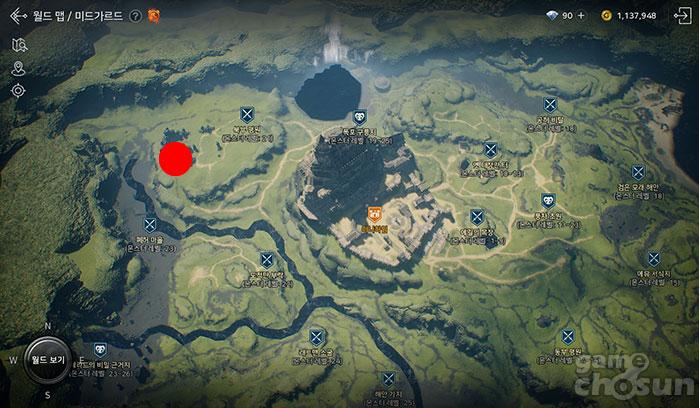This screenshot has width=700, height=408.
Task: Select the orange town marker at the fortress
Action: click(374, 213)
